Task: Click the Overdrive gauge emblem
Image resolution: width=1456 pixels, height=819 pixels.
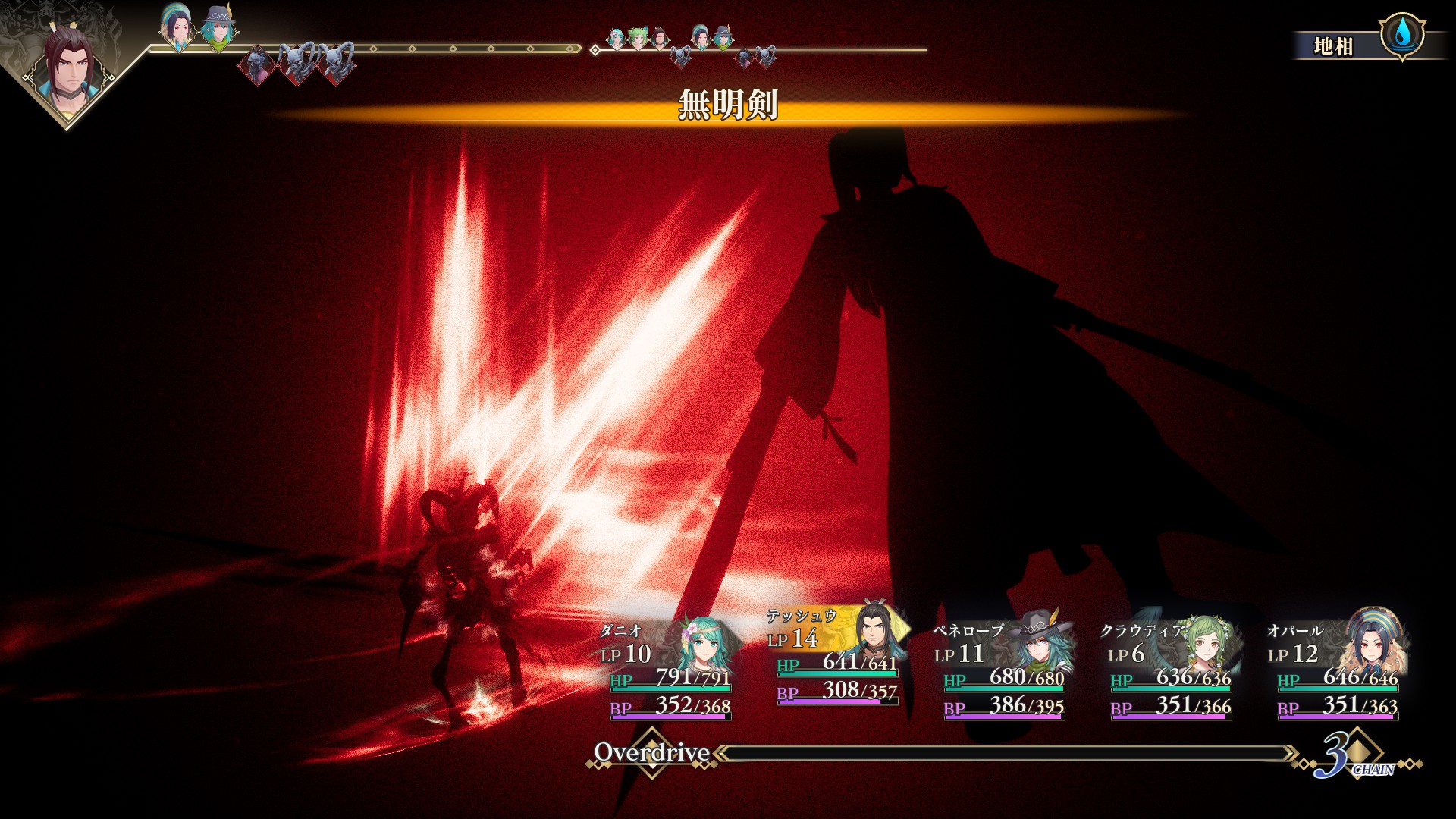Action: point(652,752)
